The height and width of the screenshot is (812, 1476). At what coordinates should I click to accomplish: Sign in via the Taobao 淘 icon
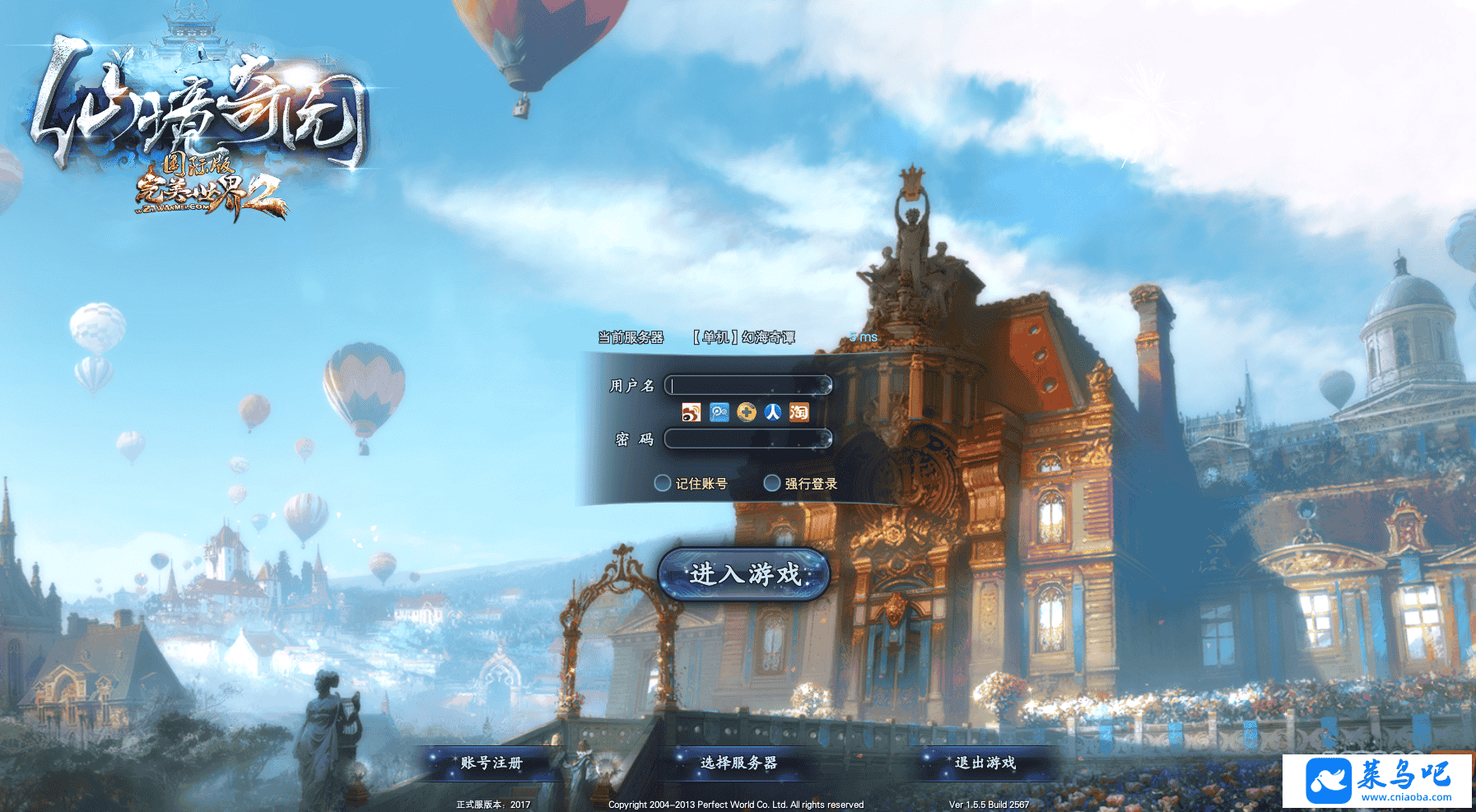[x=799, y=412]
